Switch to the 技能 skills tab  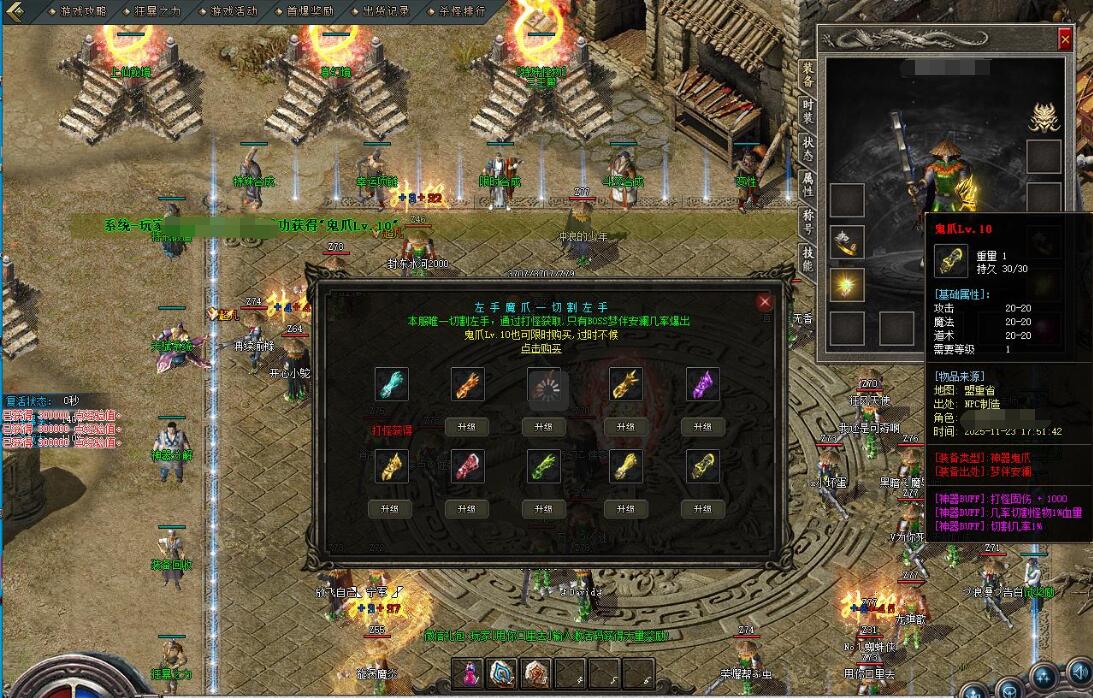tap(808, 260)
